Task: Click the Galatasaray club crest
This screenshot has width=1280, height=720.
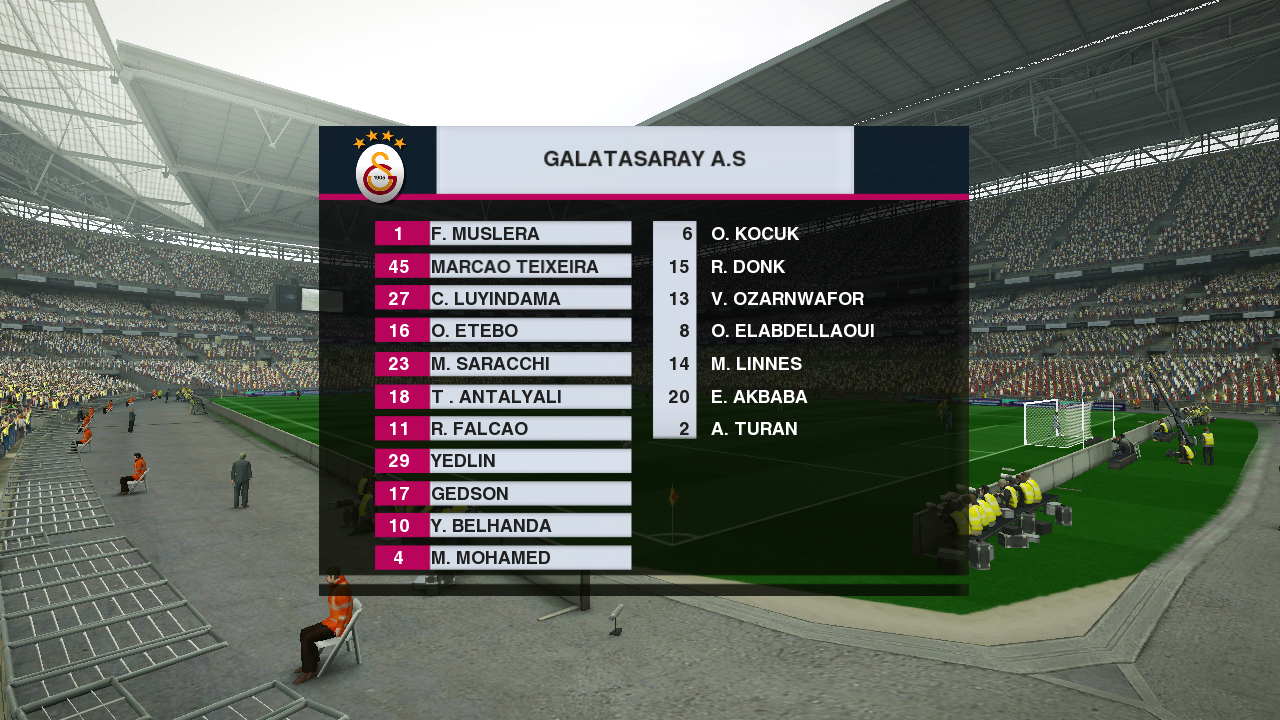Action: click(x=380, y=168)
